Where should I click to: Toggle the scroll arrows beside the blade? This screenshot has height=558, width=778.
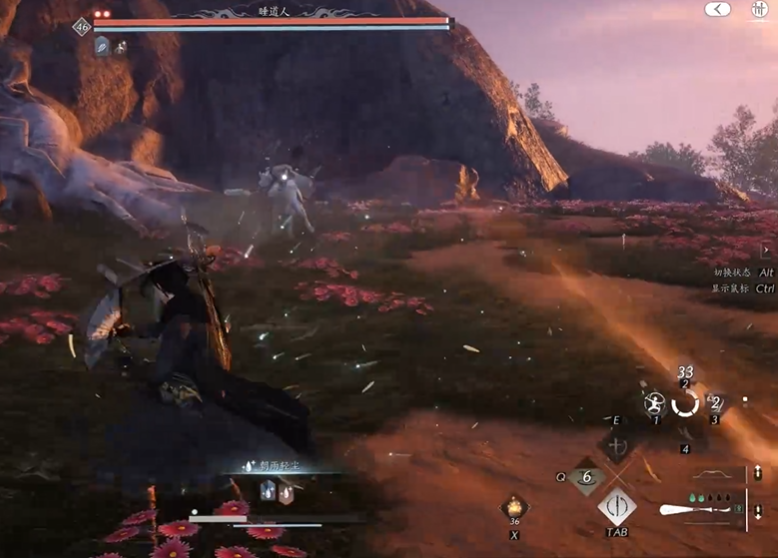tap(758, 512)
